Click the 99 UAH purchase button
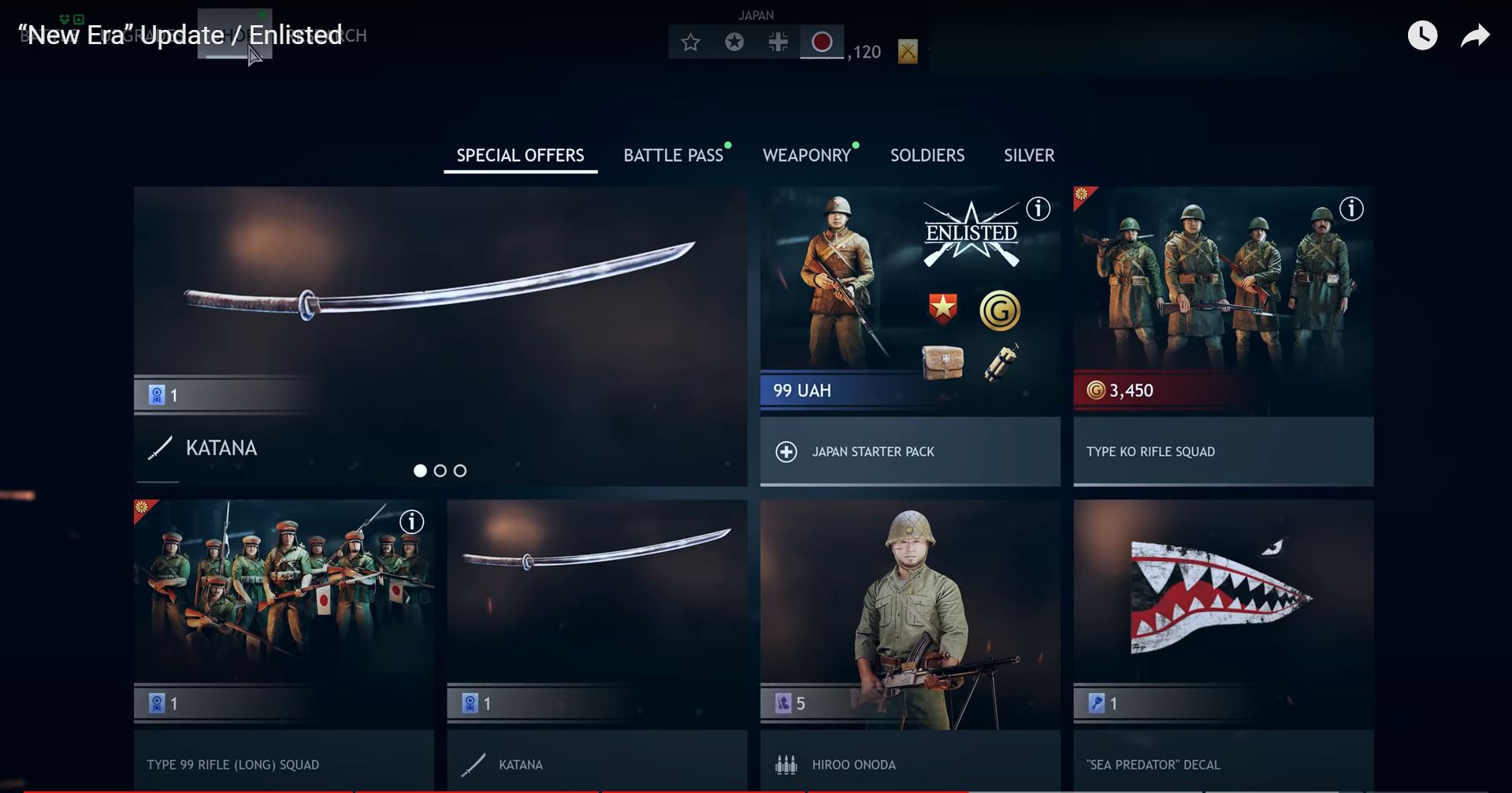 click(x=909, y=390)
